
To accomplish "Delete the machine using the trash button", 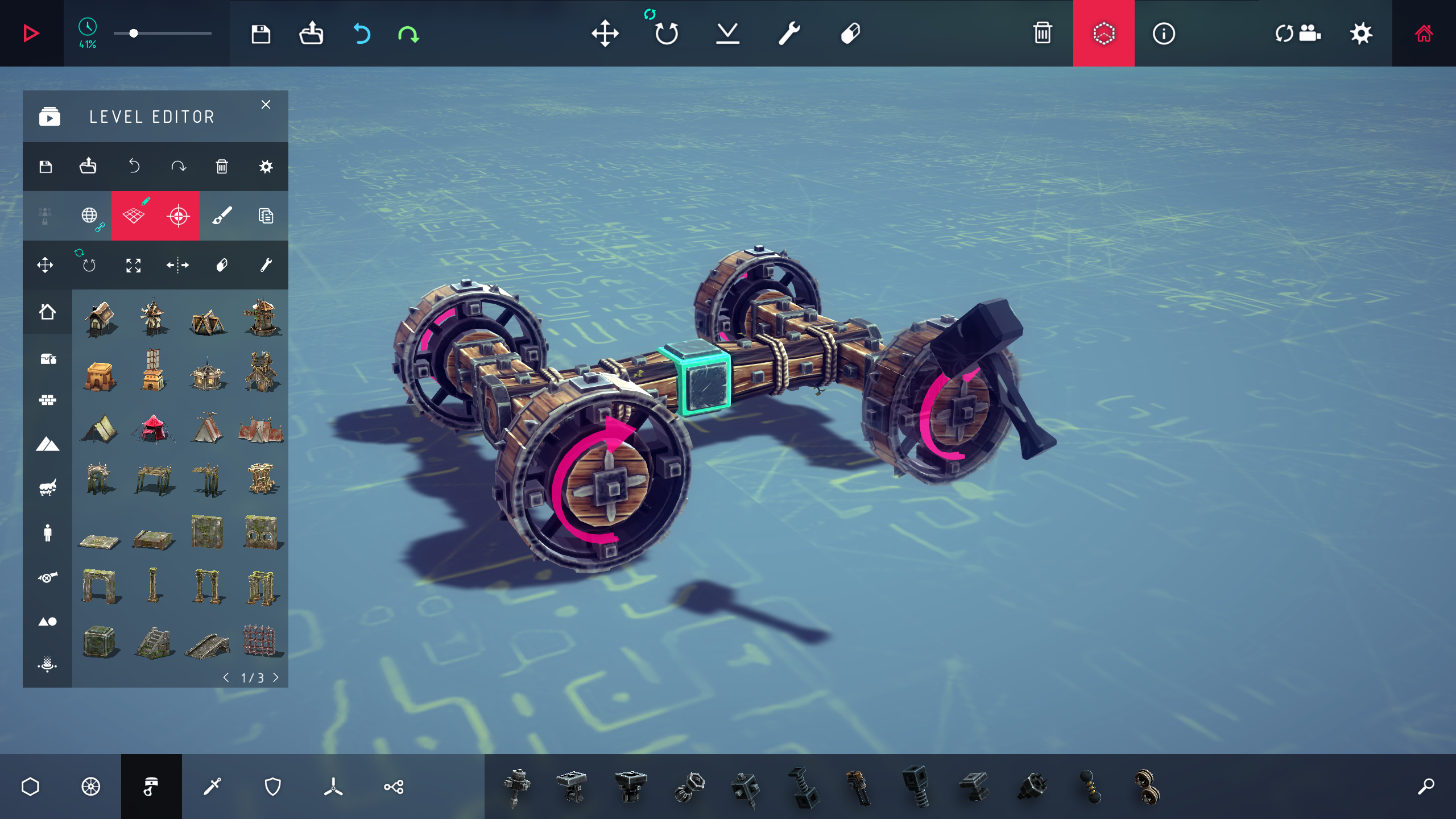I will click(1042, 34).
